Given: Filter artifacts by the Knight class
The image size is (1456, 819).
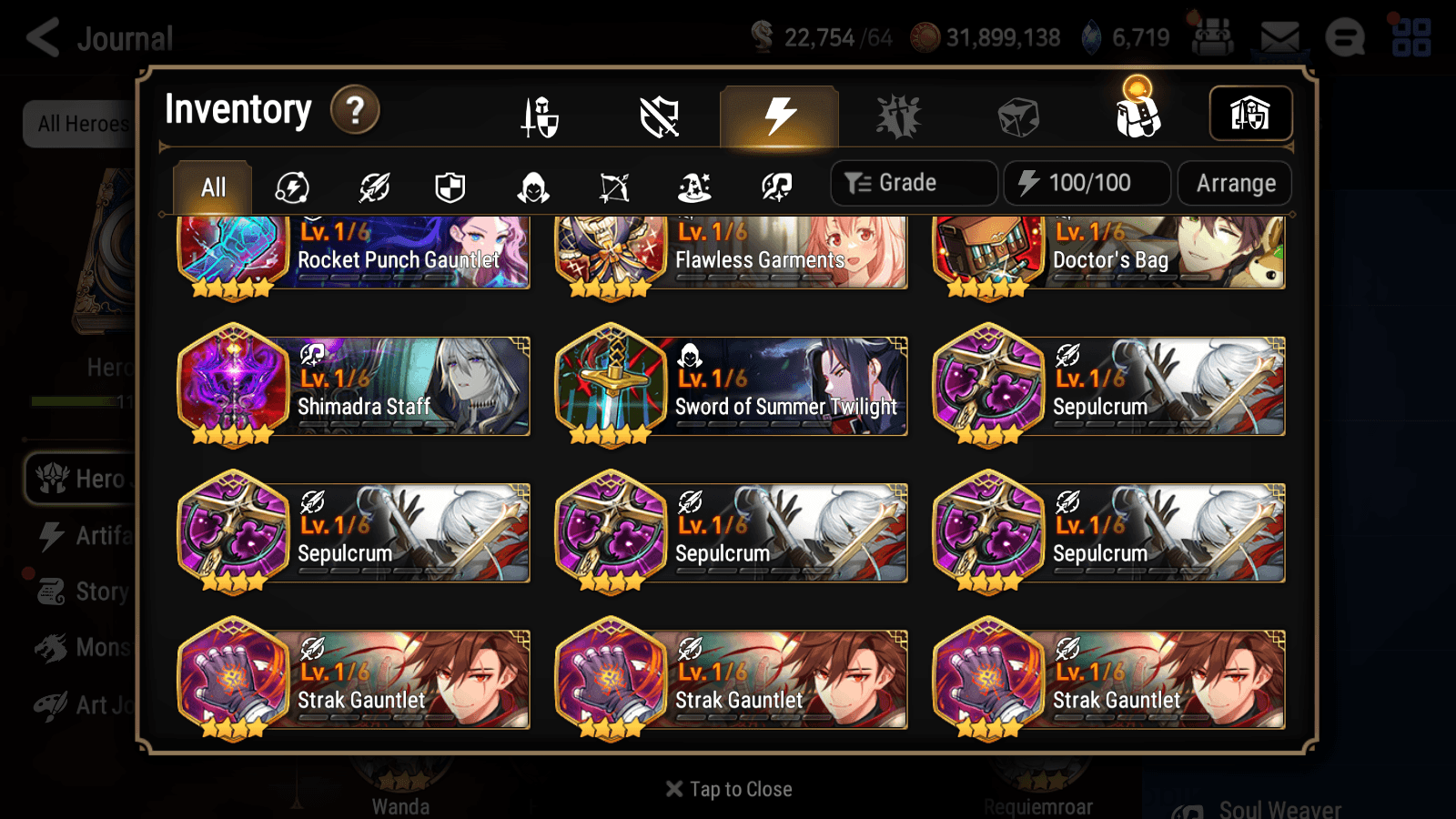Looking at the screenshot, I should point(452,187).
